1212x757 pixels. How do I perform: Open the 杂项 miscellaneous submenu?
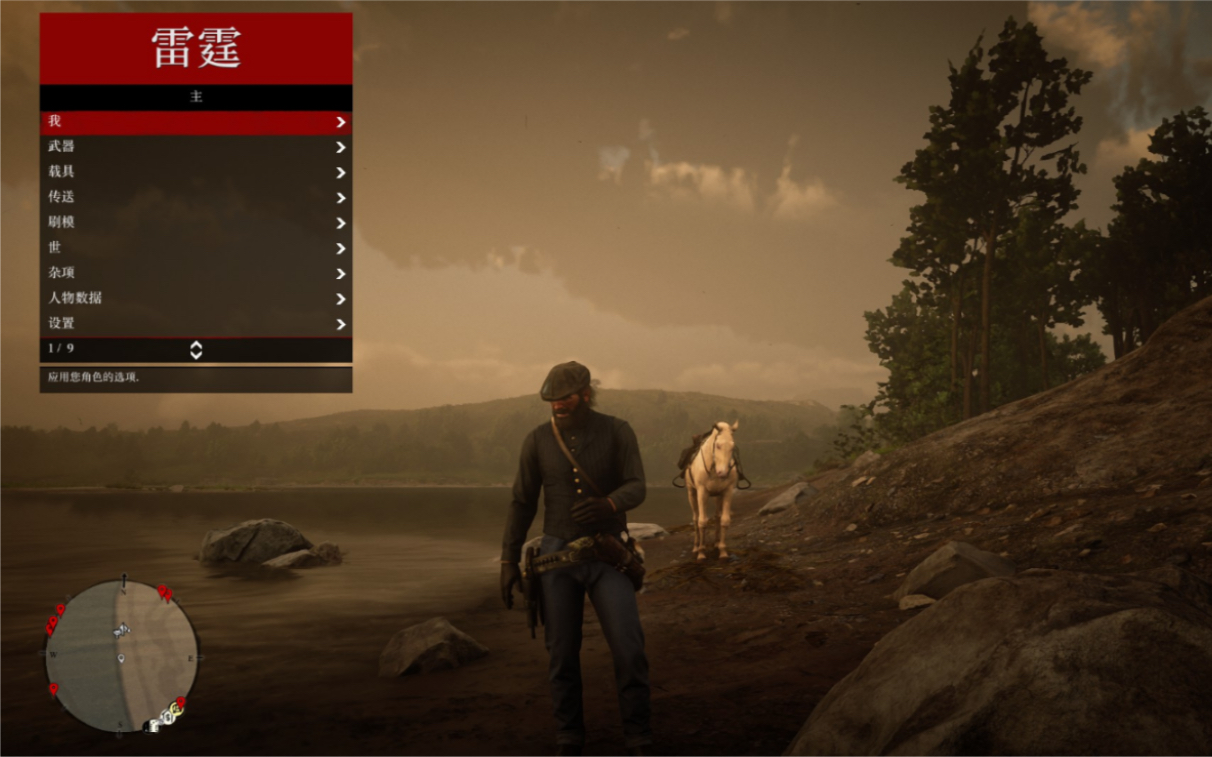pyautogui.click(x=196, y=273)
